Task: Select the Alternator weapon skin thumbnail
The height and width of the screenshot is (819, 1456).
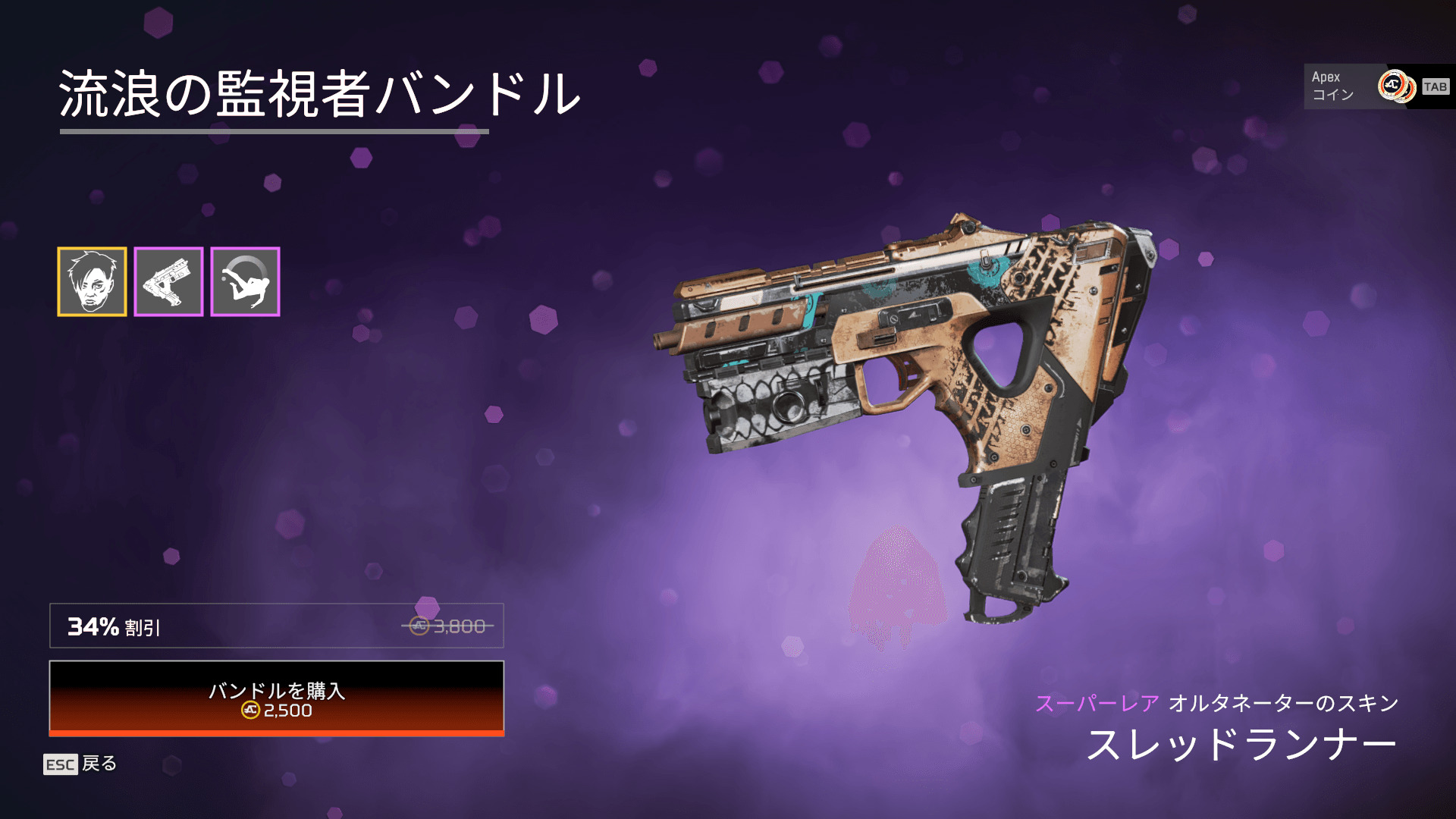Action: click(168, 281)
